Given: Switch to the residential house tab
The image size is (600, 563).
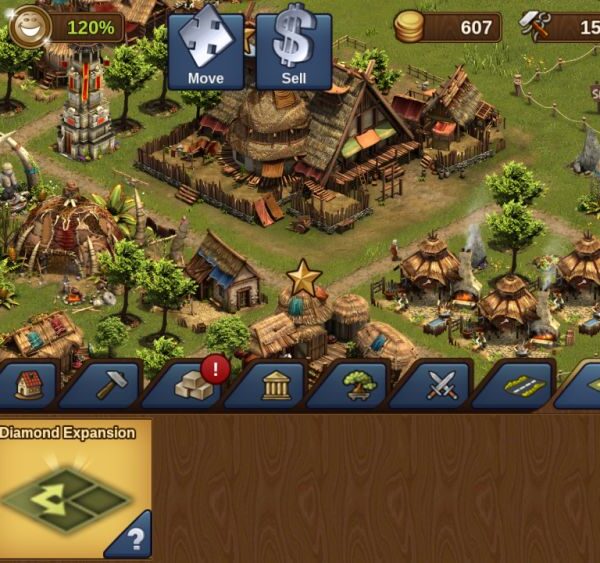Looking at the screenshot, I should click(29, 385).
